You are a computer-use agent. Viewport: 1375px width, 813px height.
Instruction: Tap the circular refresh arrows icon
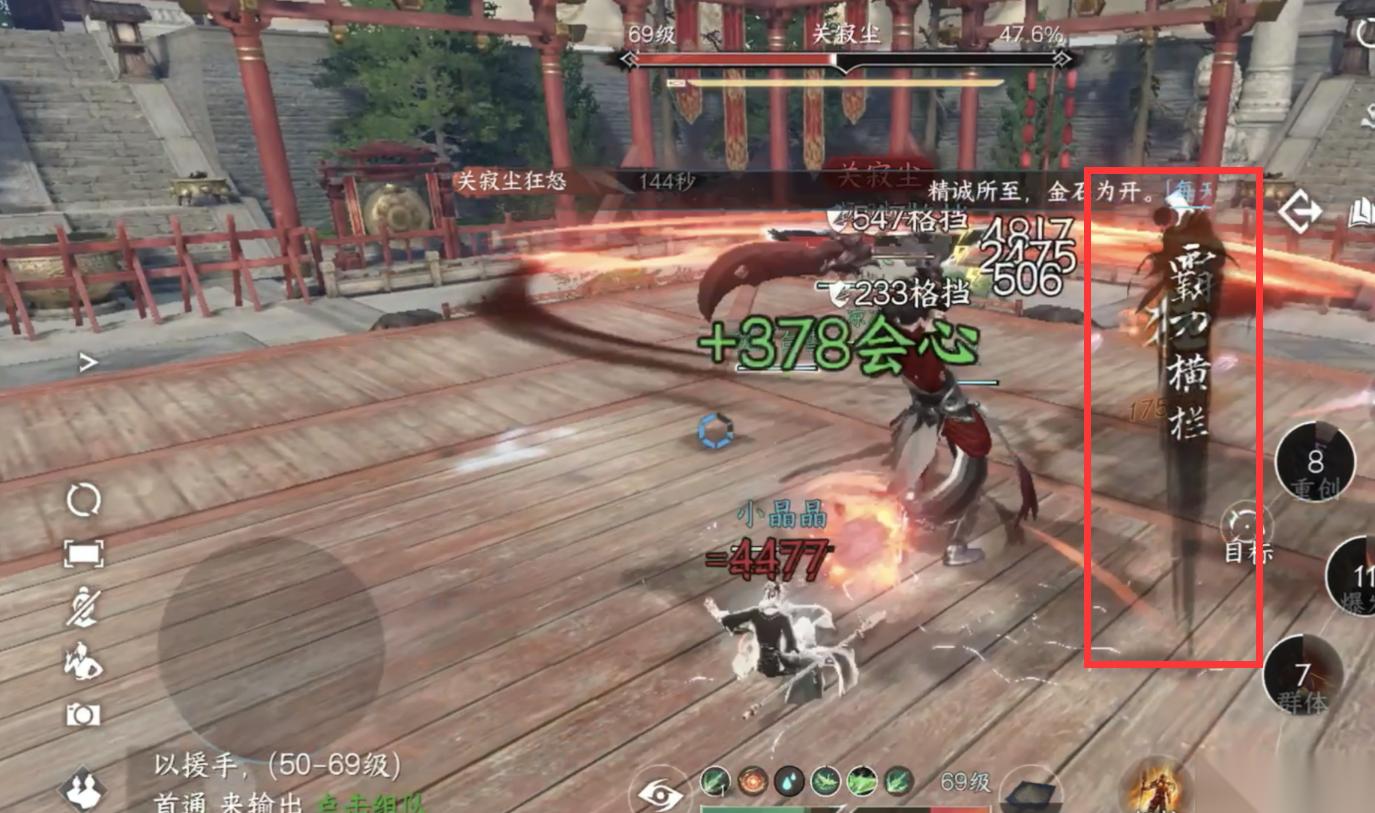click(83, 499)
